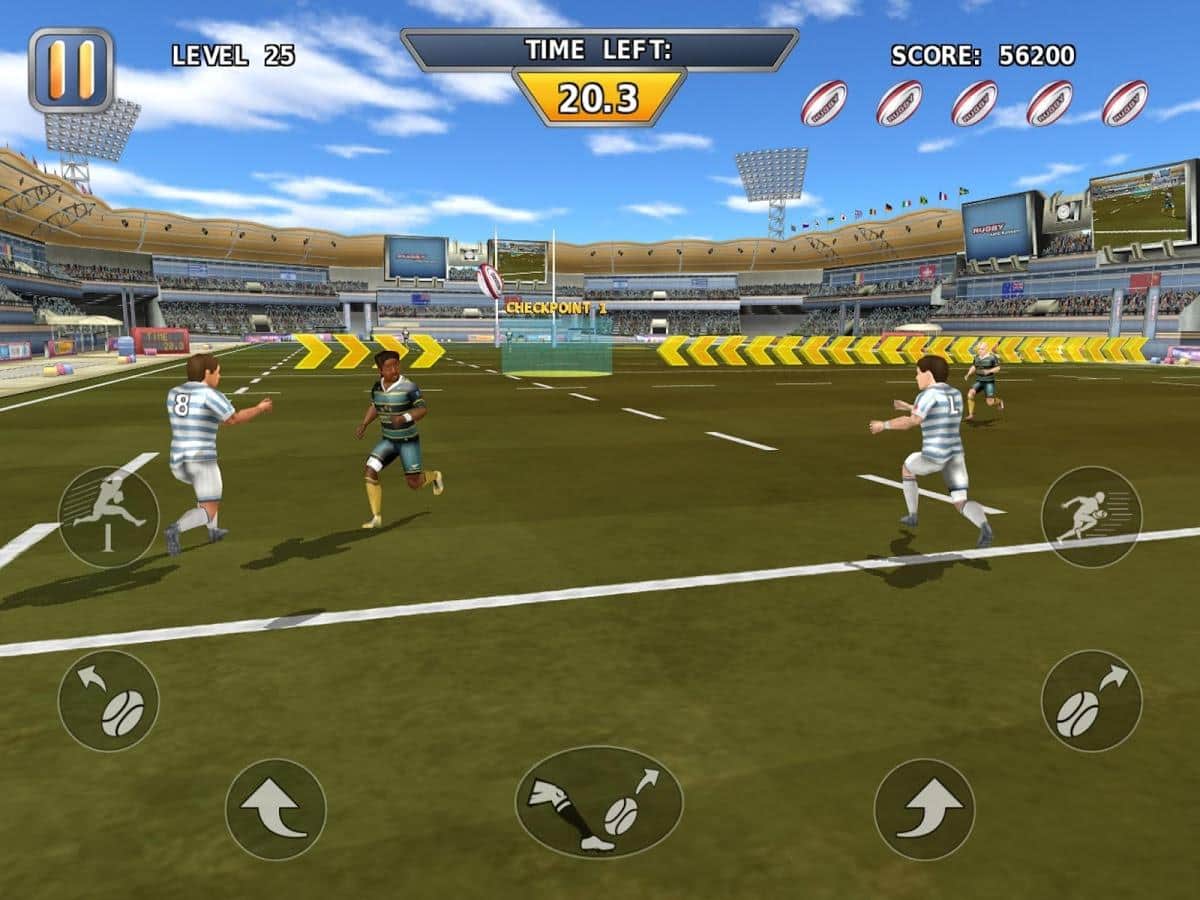The image size is (1200, 900).
Task: Steer left with the curved arrow button
Action: coord(275,809)
